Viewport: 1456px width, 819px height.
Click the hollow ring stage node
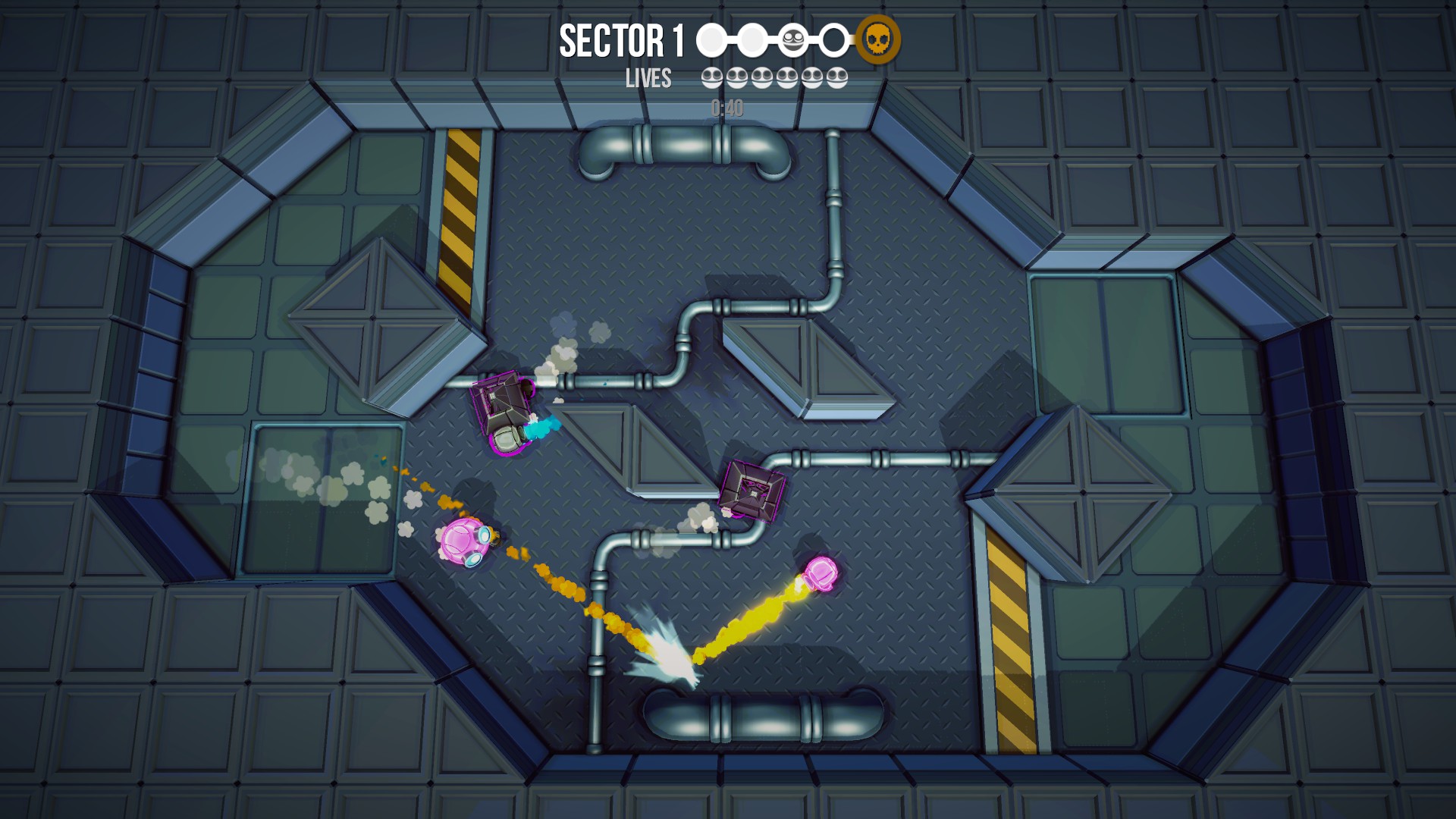click(x=834, y=40)
